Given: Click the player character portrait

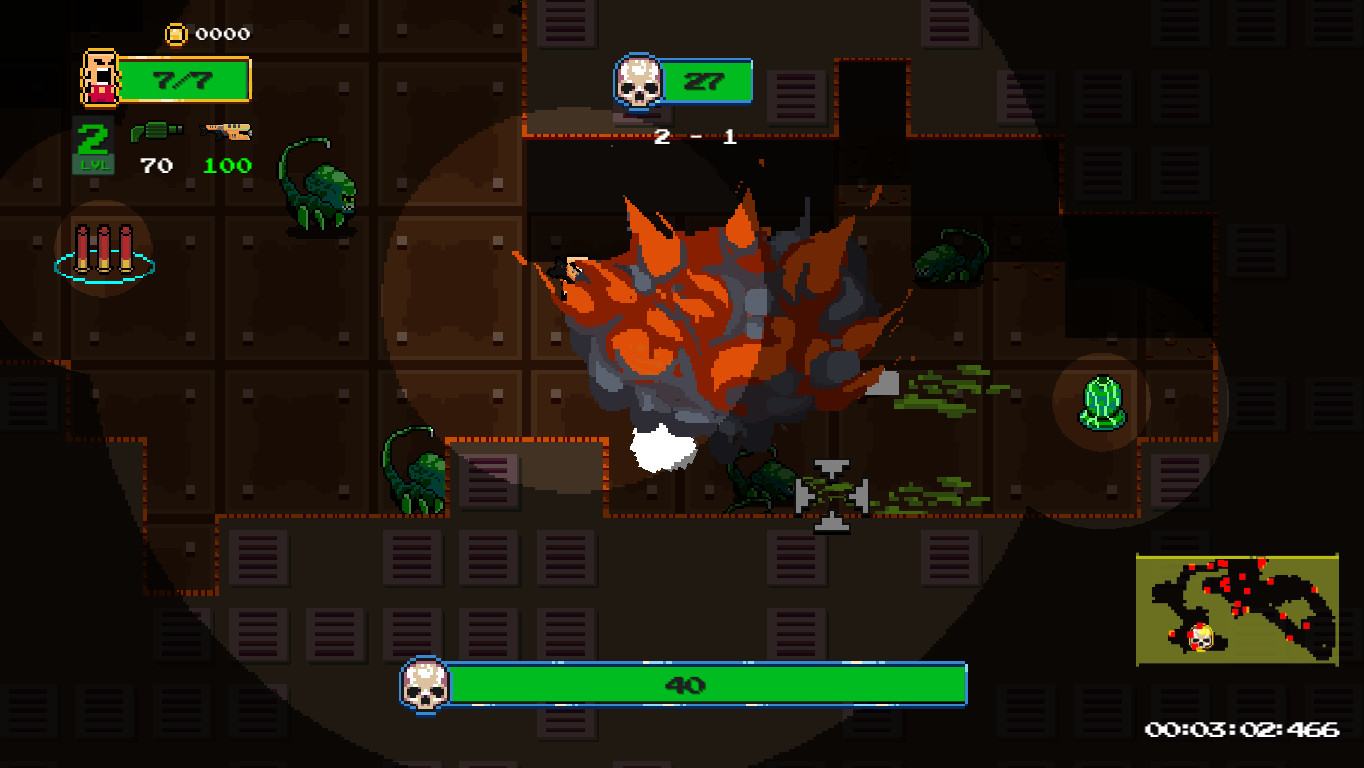Looking at the screenshot, I should coord(98,78).
